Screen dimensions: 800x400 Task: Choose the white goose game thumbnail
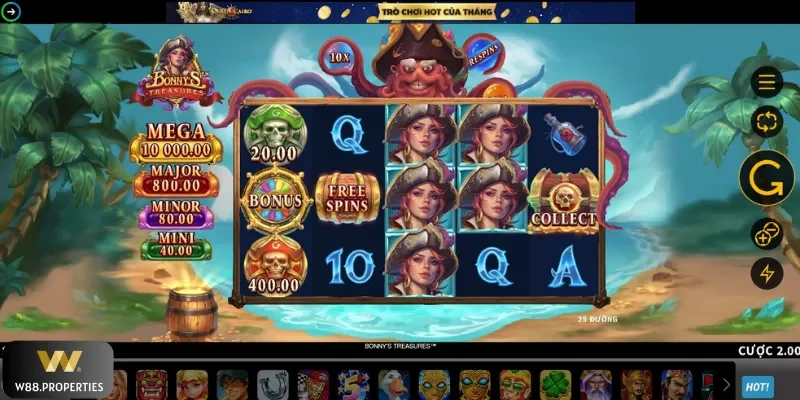(394, 385)
